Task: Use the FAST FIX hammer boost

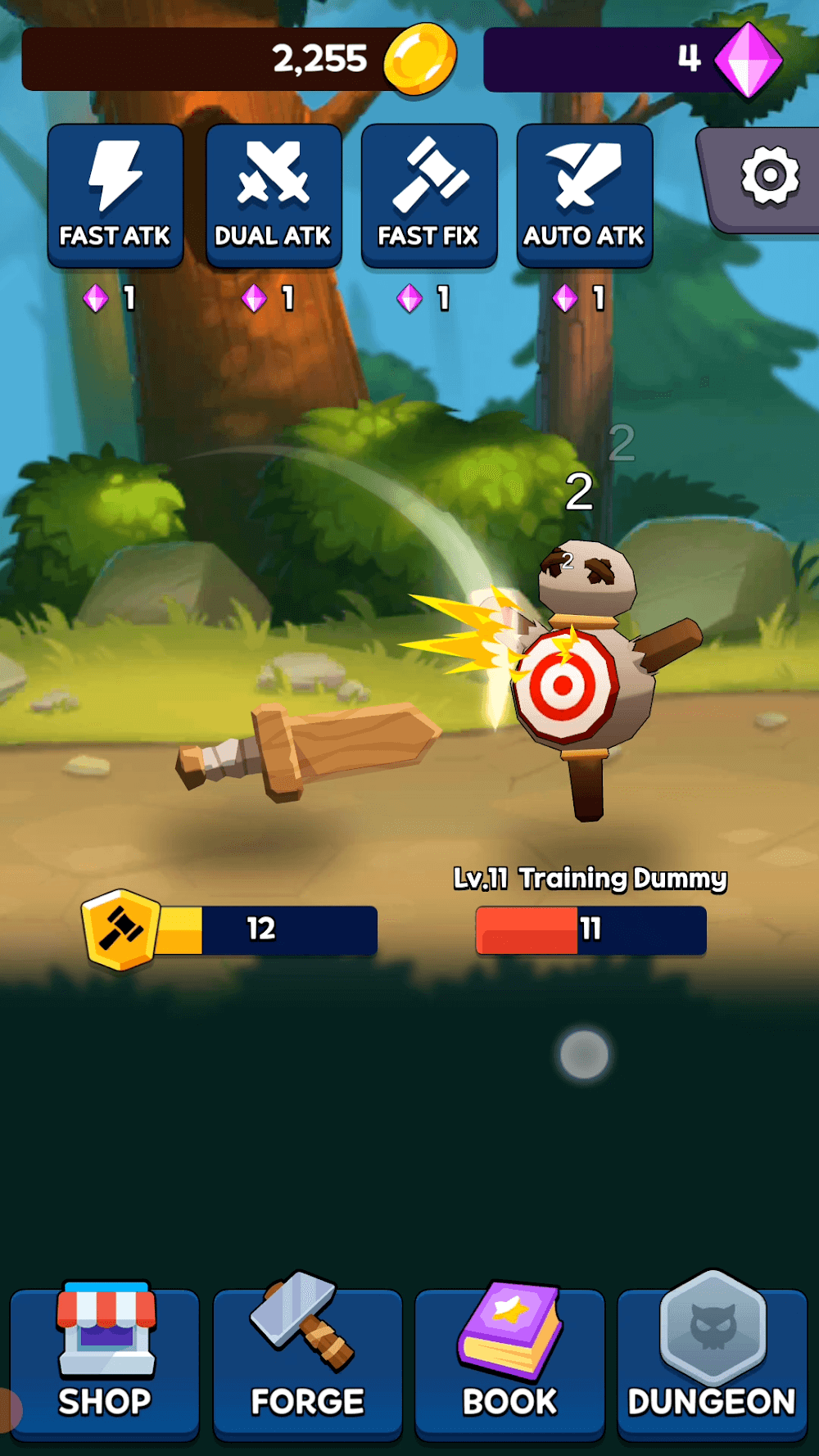Action: (429, 196)
